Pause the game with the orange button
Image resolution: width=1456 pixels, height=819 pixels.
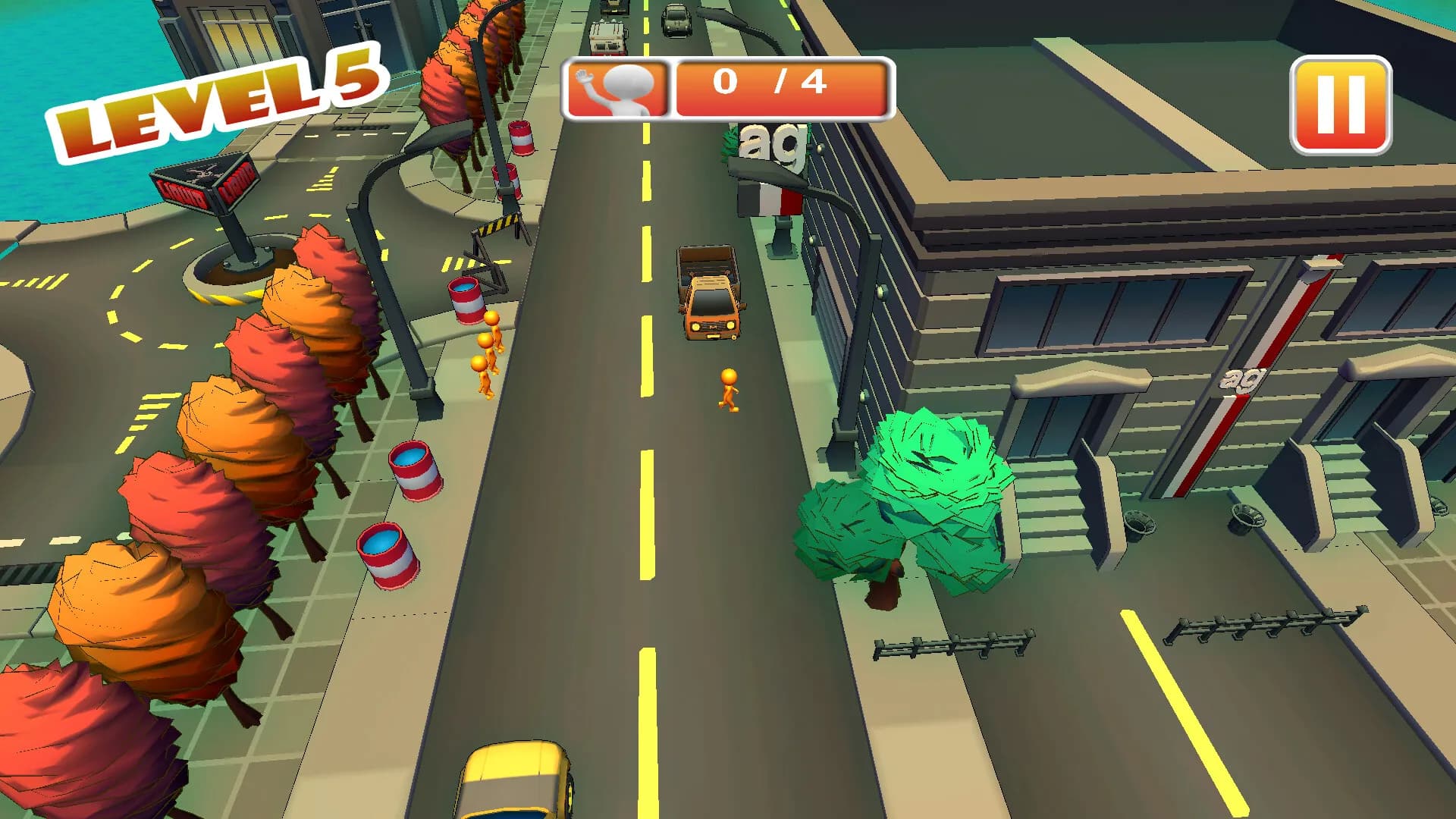click(x=1340, y=105)
